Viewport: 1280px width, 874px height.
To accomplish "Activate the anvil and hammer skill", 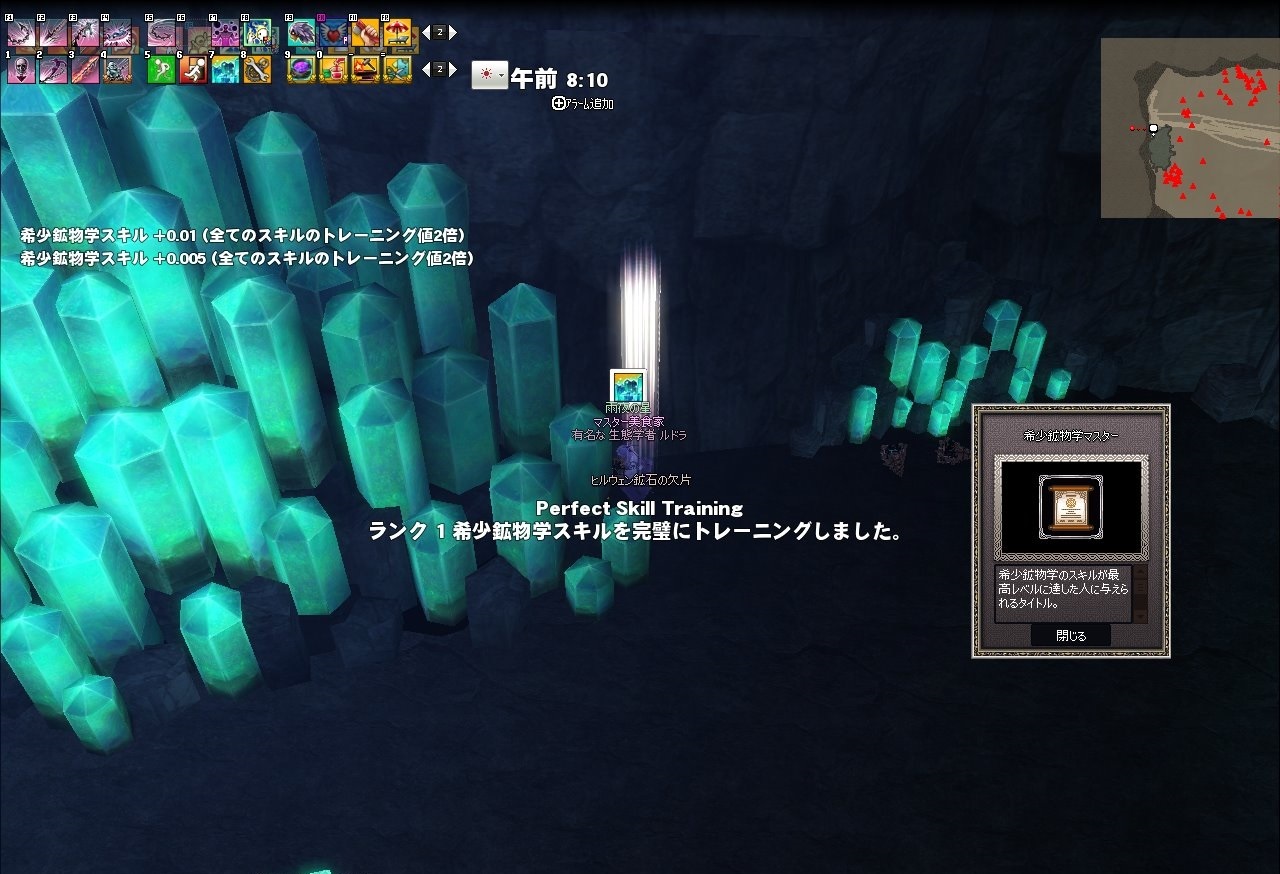I will click(x=365, y=69).
